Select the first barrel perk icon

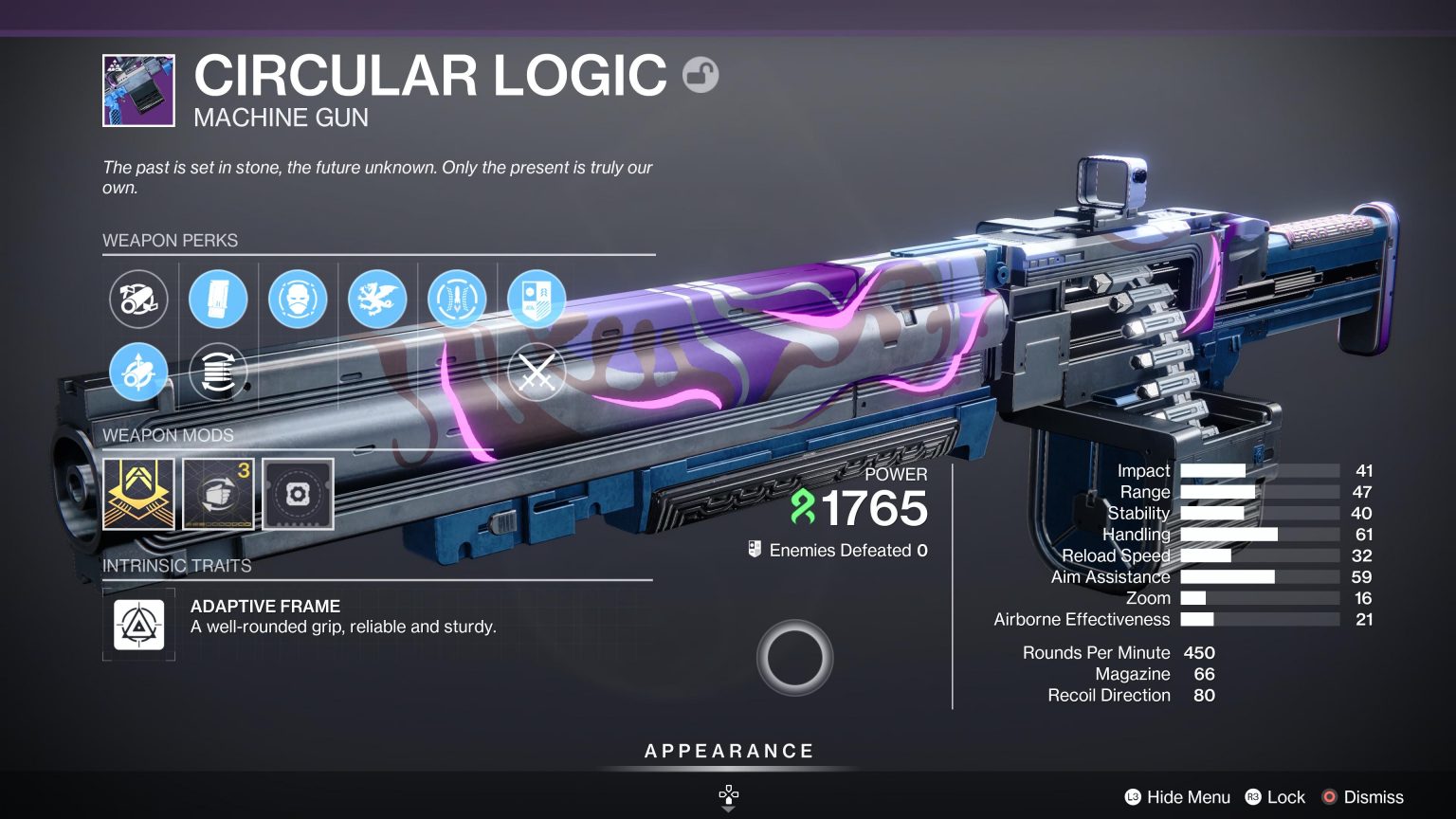click(x=138, y=299)
